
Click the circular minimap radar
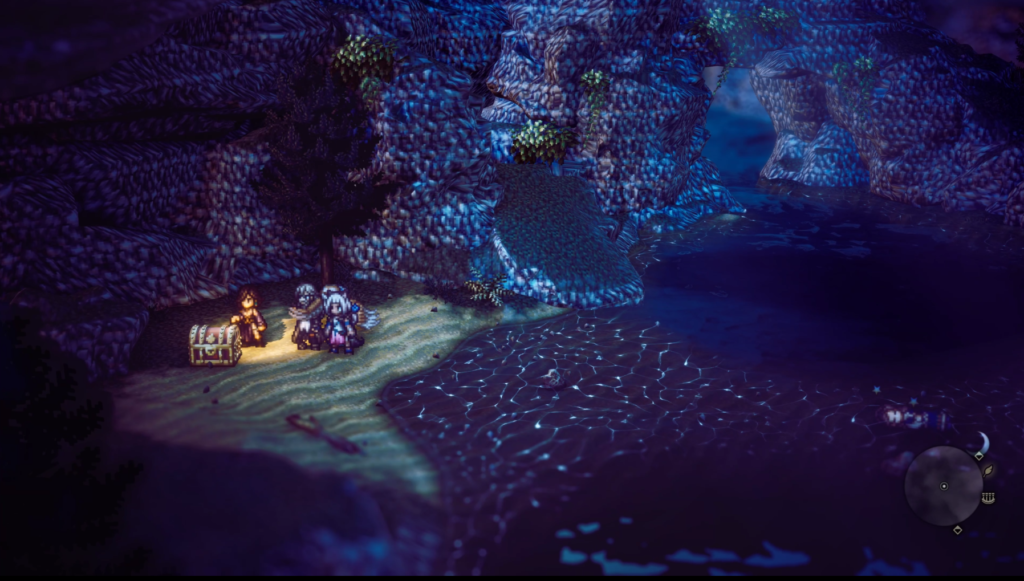(x=943, y=486)
